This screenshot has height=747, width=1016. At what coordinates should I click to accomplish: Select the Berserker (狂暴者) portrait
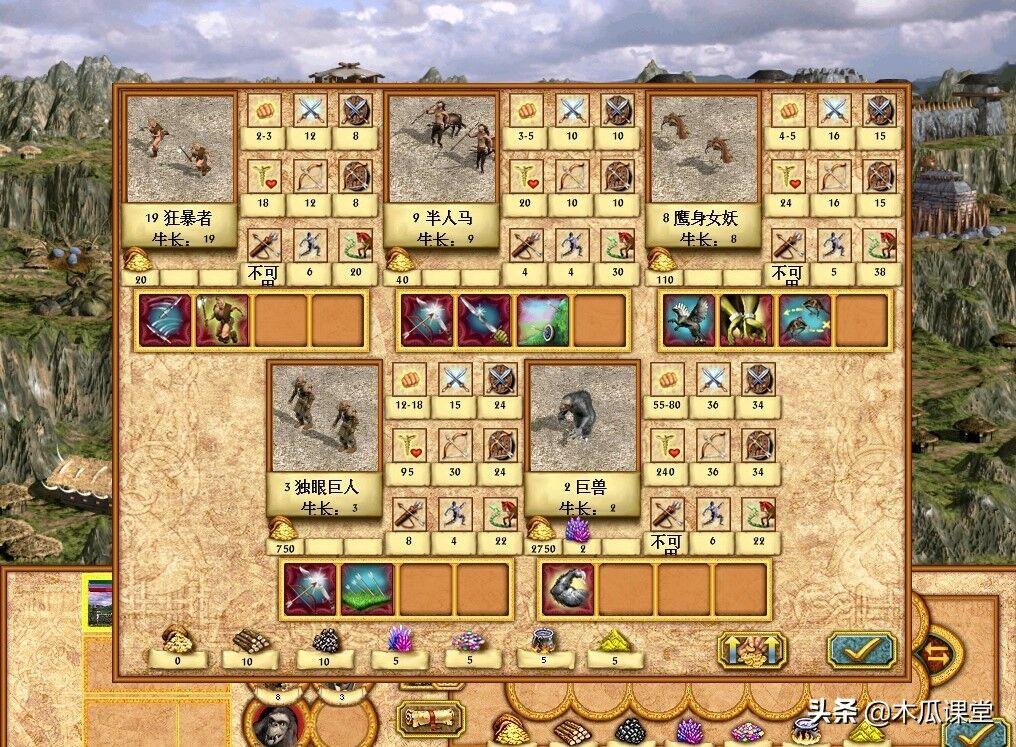(x=181, y=150)
